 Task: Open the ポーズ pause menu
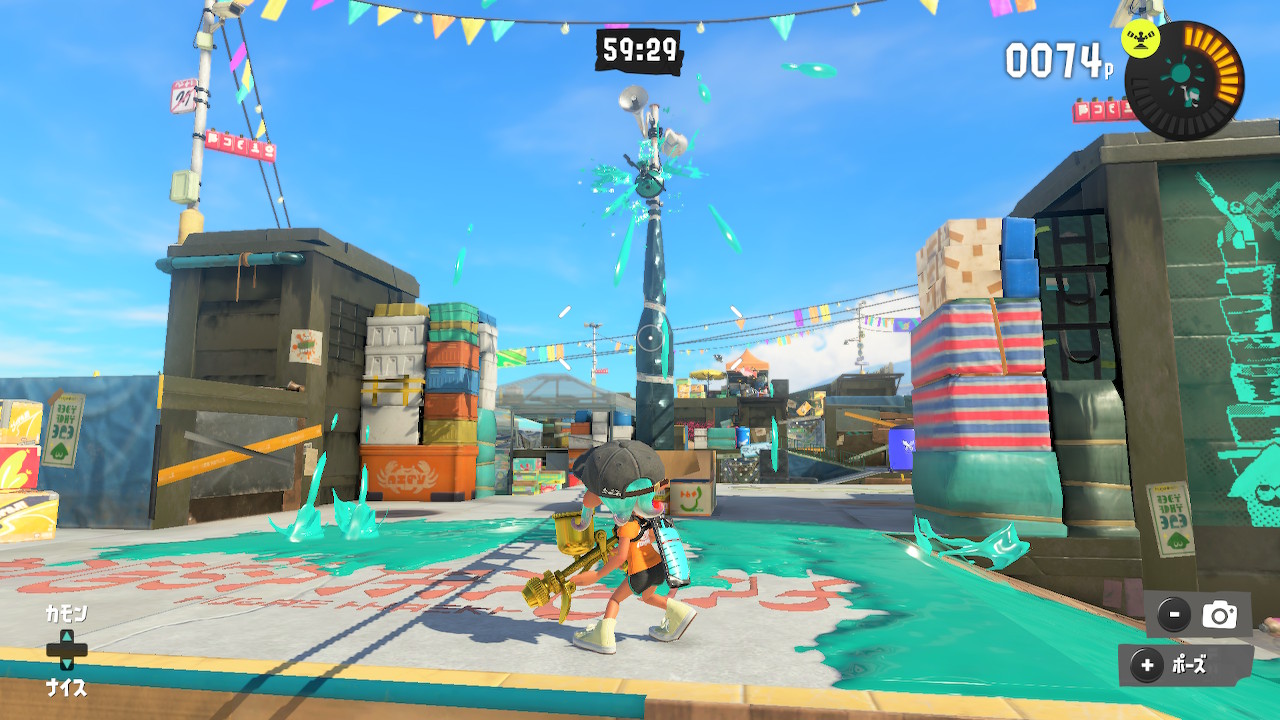1185,665
